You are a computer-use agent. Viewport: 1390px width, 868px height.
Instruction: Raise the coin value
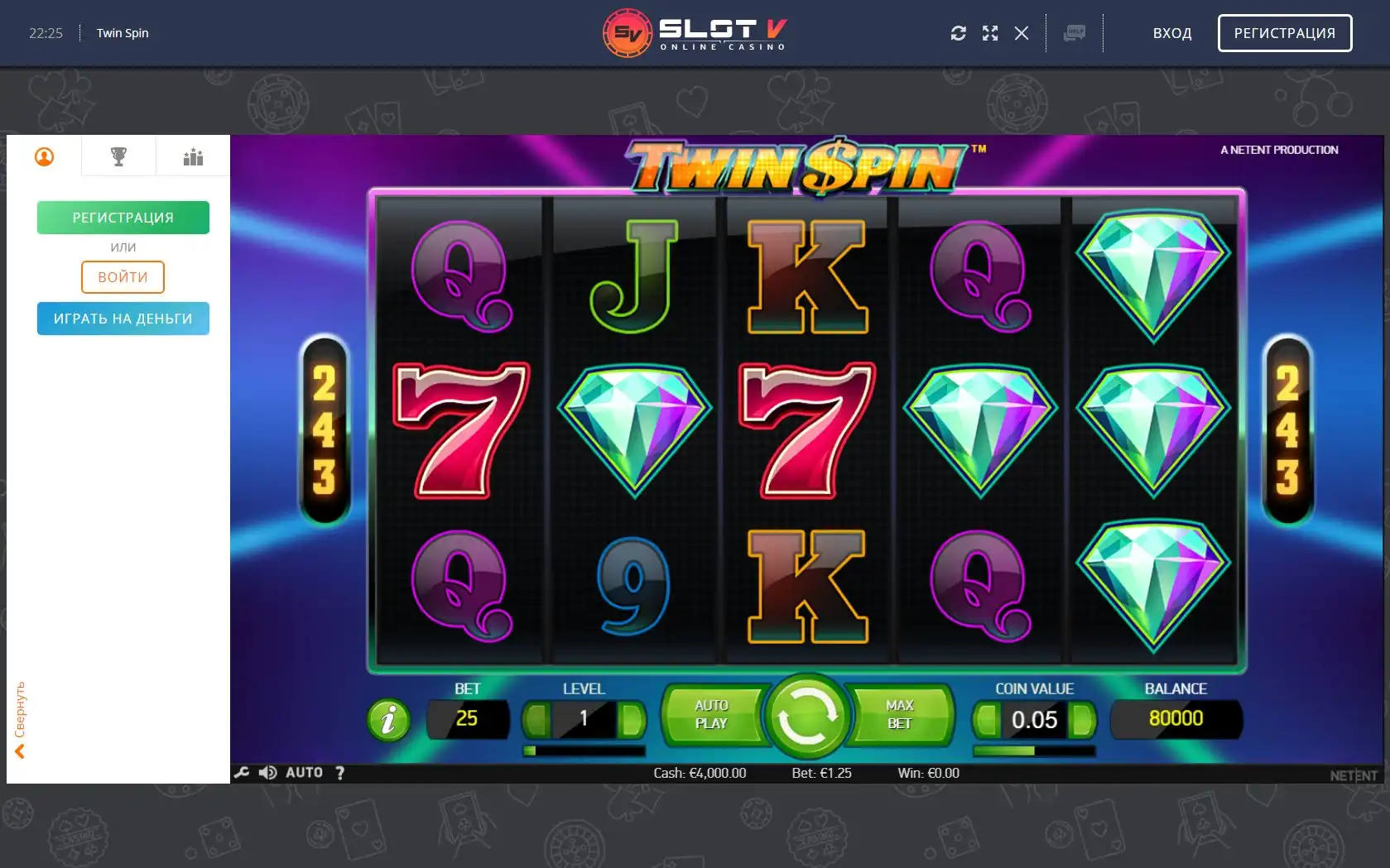point(1081,720)
